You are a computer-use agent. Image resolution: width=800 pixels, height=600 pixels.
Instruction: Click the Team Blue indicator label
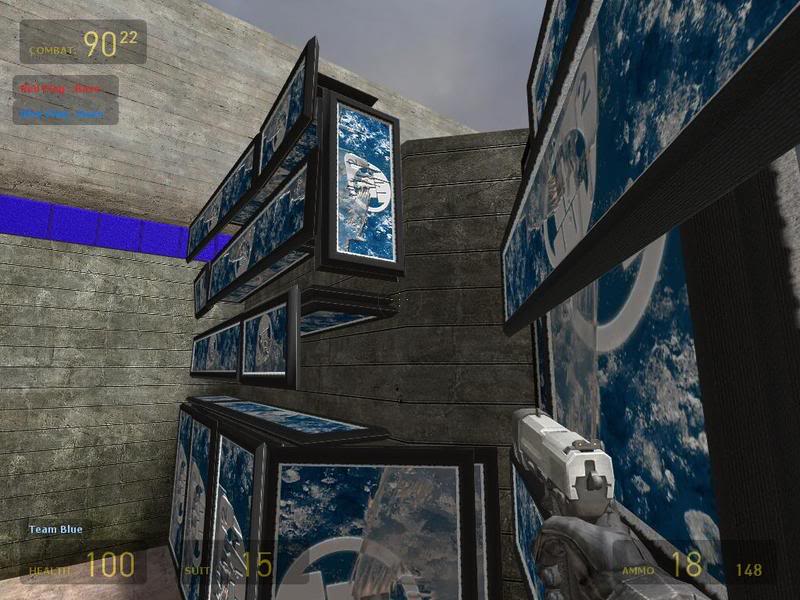(56, 529)
